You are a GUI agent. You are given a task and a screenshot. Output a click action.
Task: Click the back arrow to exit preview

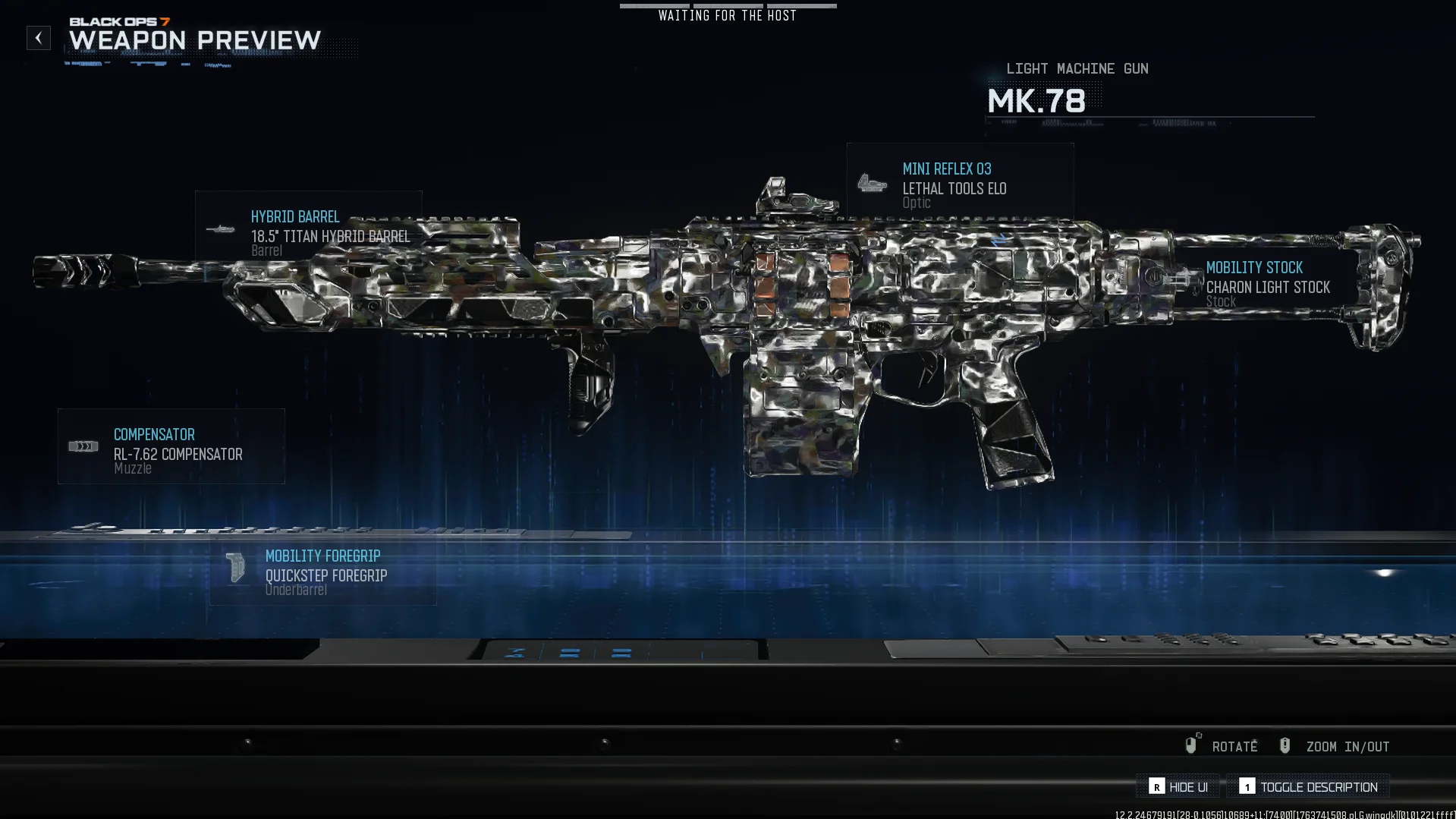pos(38,38)
